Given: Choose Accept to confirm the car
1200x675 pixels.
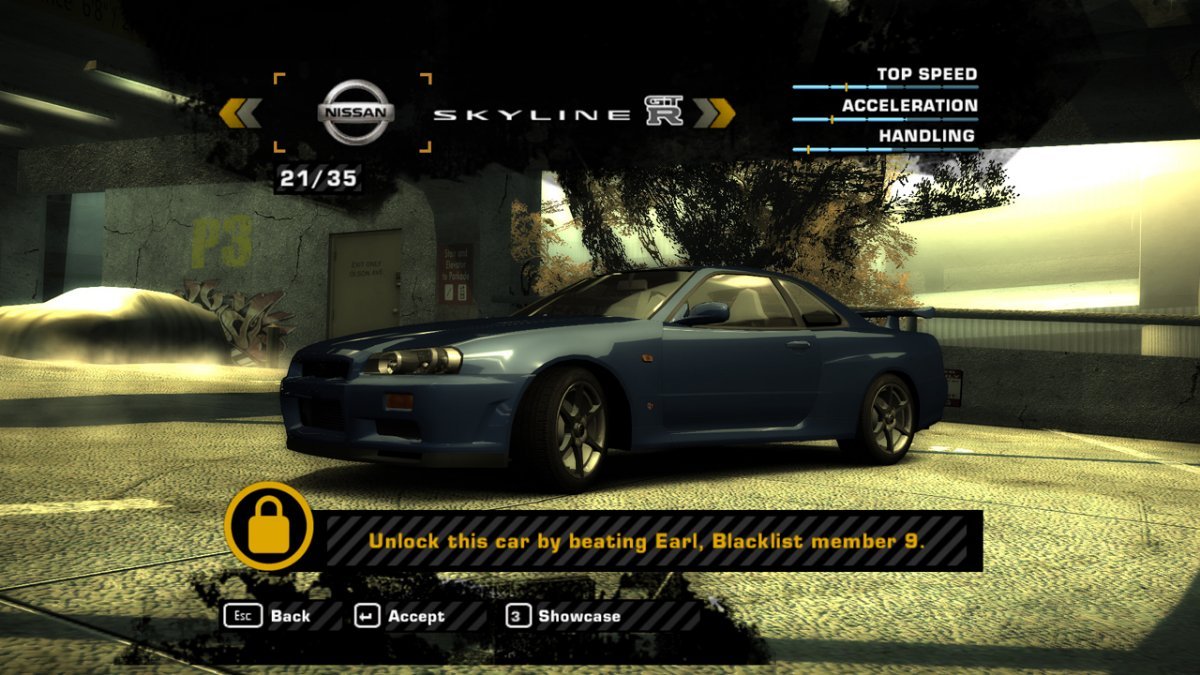Looking at the screenshot, I should pos(401,616).
